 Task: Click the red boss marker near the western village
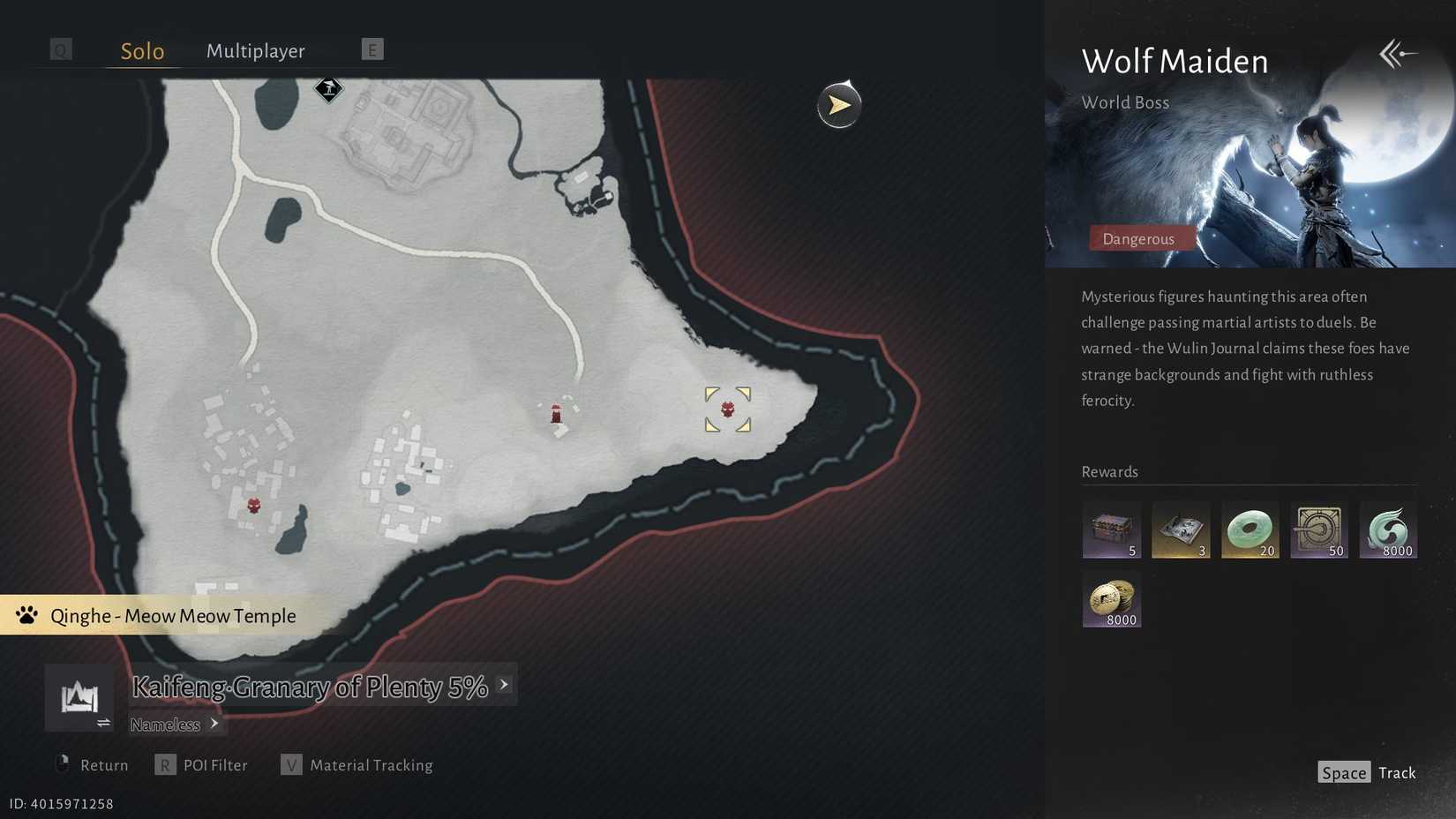point(254,505)
